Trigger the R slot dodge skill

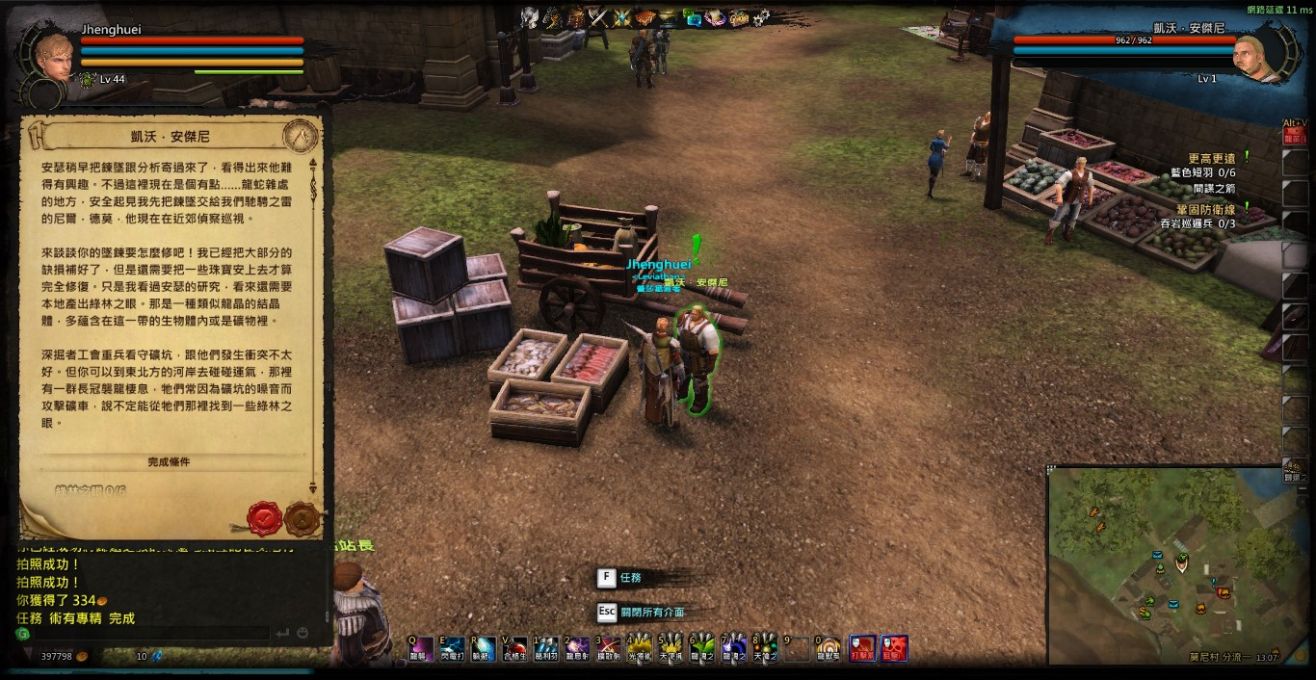pyautogui.click(x=484, y=649)
